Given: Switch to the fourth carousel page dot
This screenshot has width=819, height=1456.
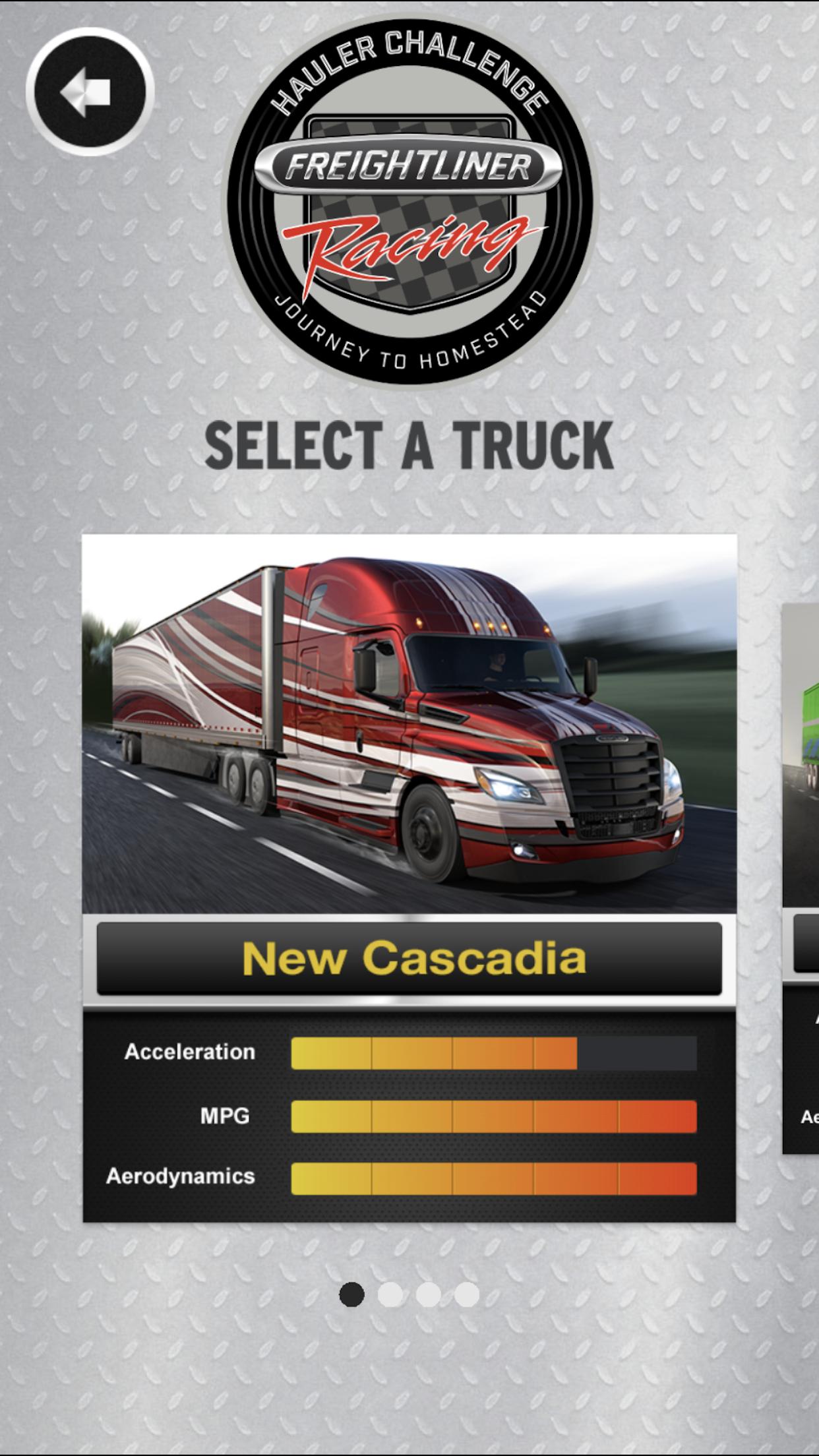Looking at the screenshot, I should coord(466,1294).
